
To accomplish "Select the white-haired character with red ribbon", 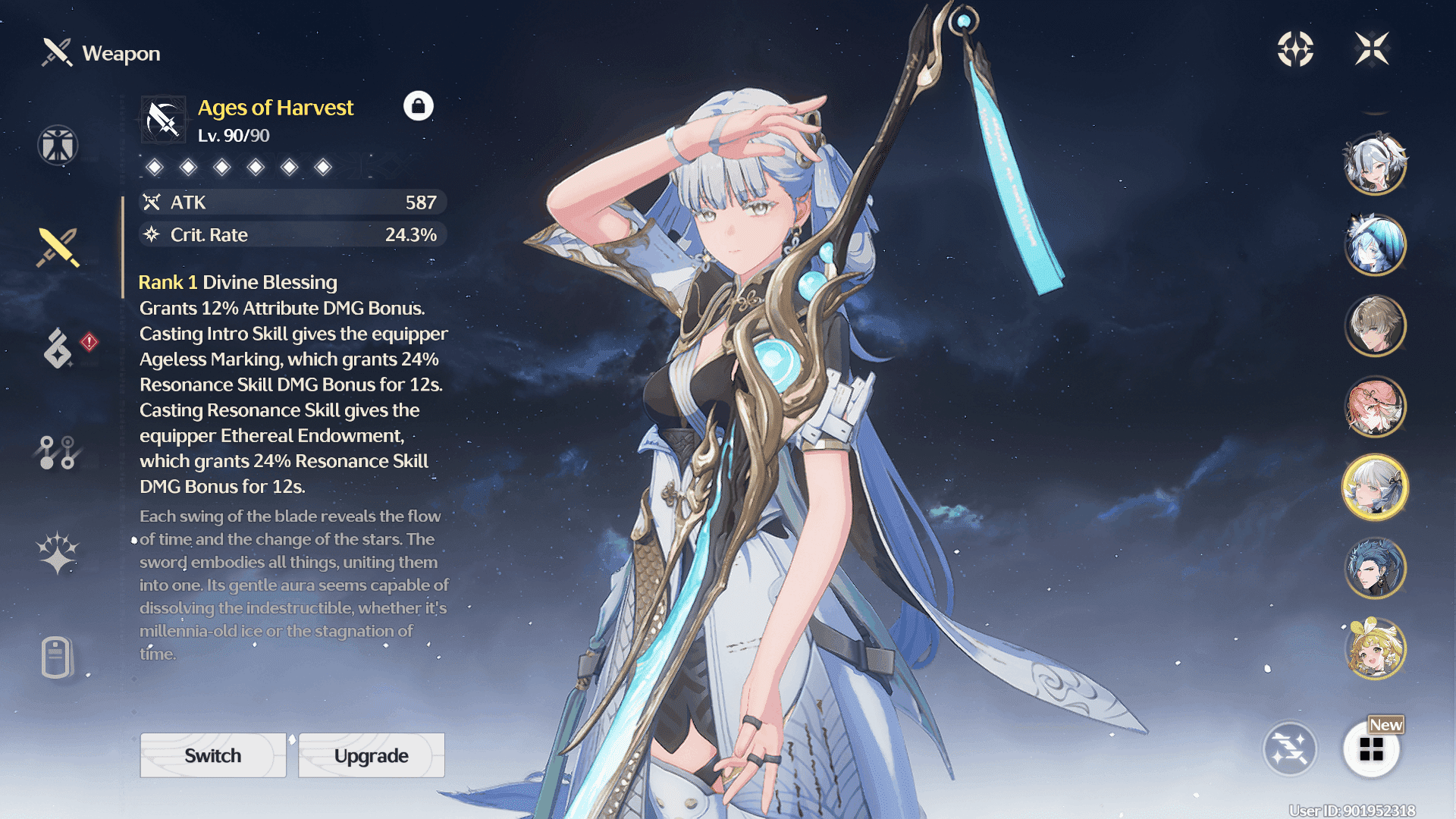I will (1375, 163).
